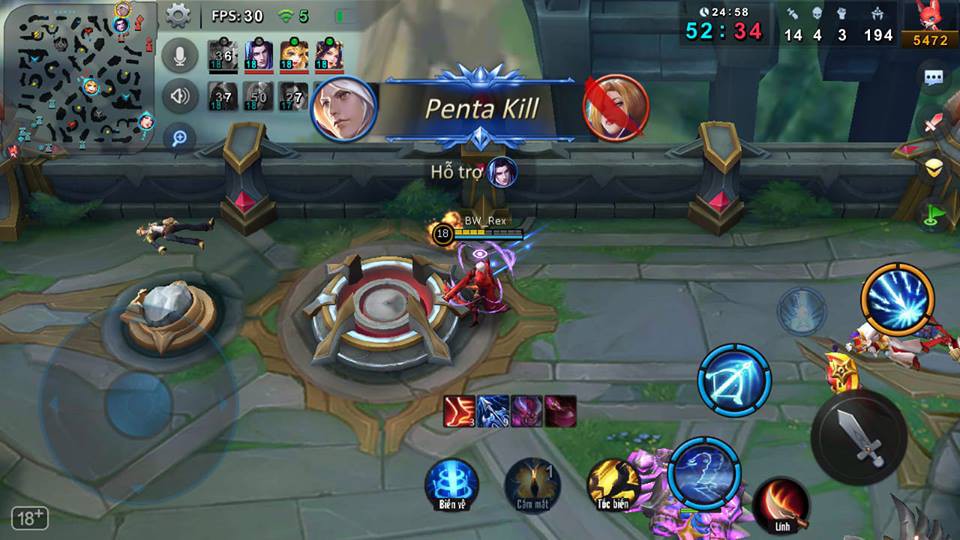The width and height of the screenshot is (960, 540).
Task: Target minions with the Lính button
Action: [781, 503]
